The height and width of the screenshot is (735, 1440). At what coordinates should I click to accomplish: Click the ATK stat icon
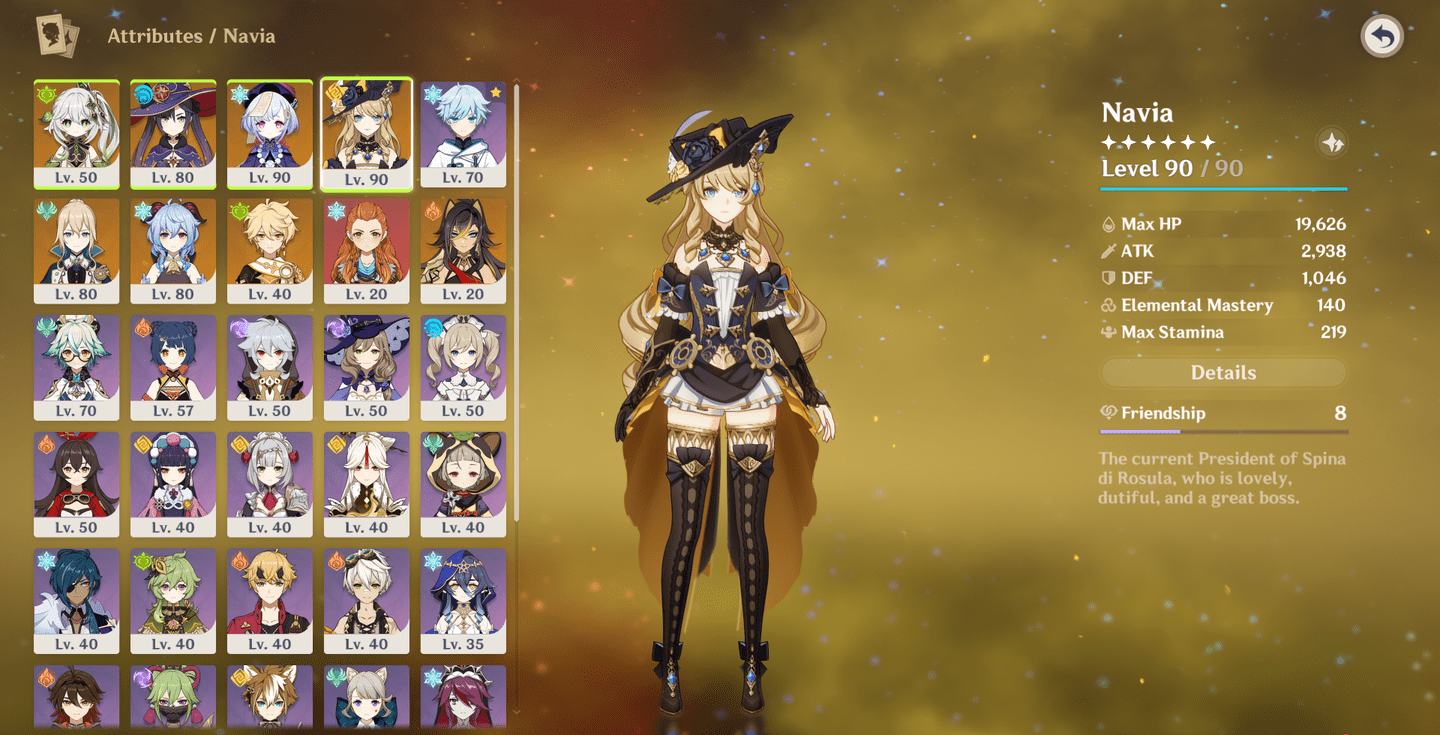[x=1109, y=251]
